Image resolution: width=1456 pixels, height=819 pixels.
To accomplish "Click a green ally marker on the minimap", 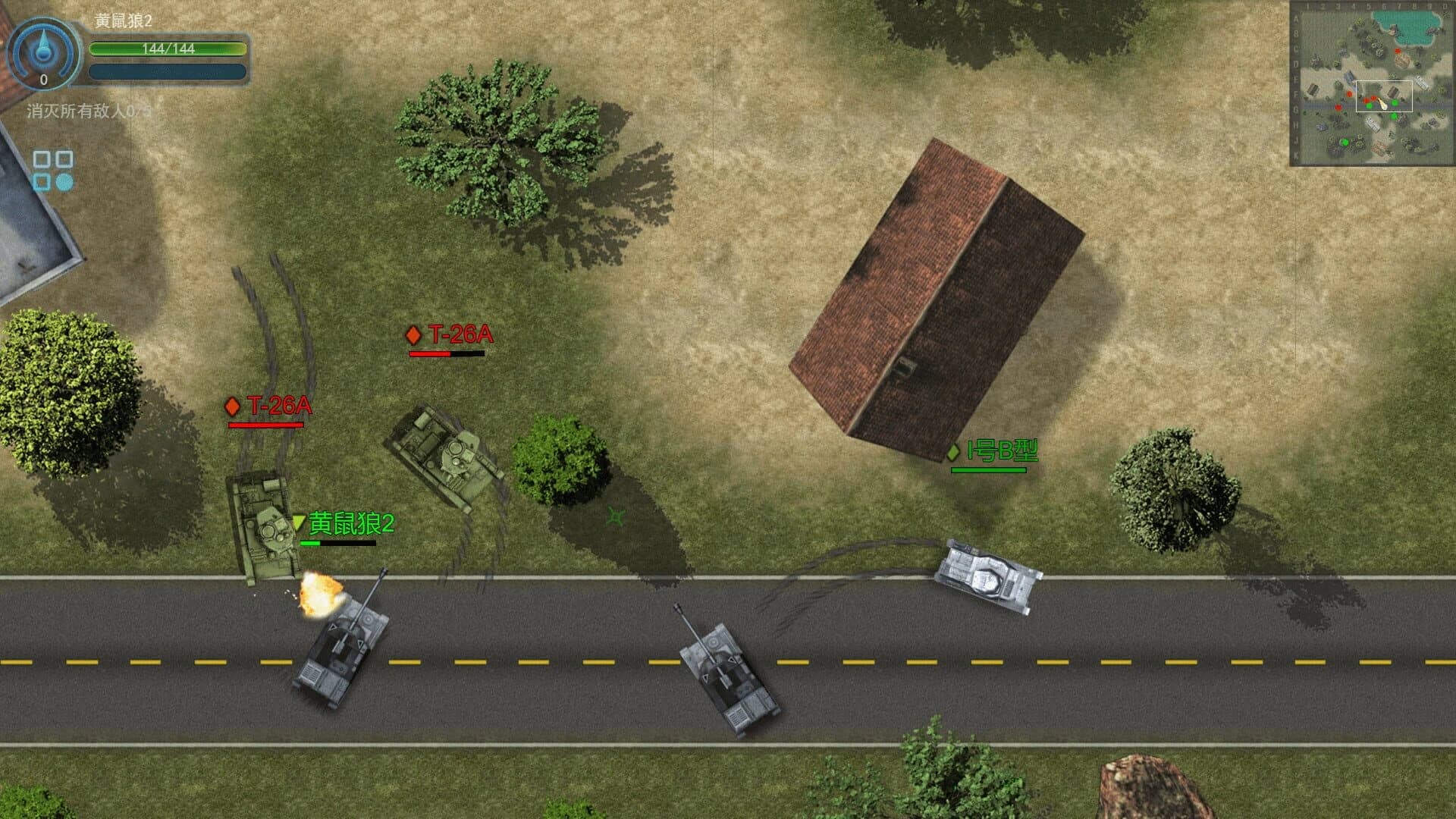I will pos(1394,102).
